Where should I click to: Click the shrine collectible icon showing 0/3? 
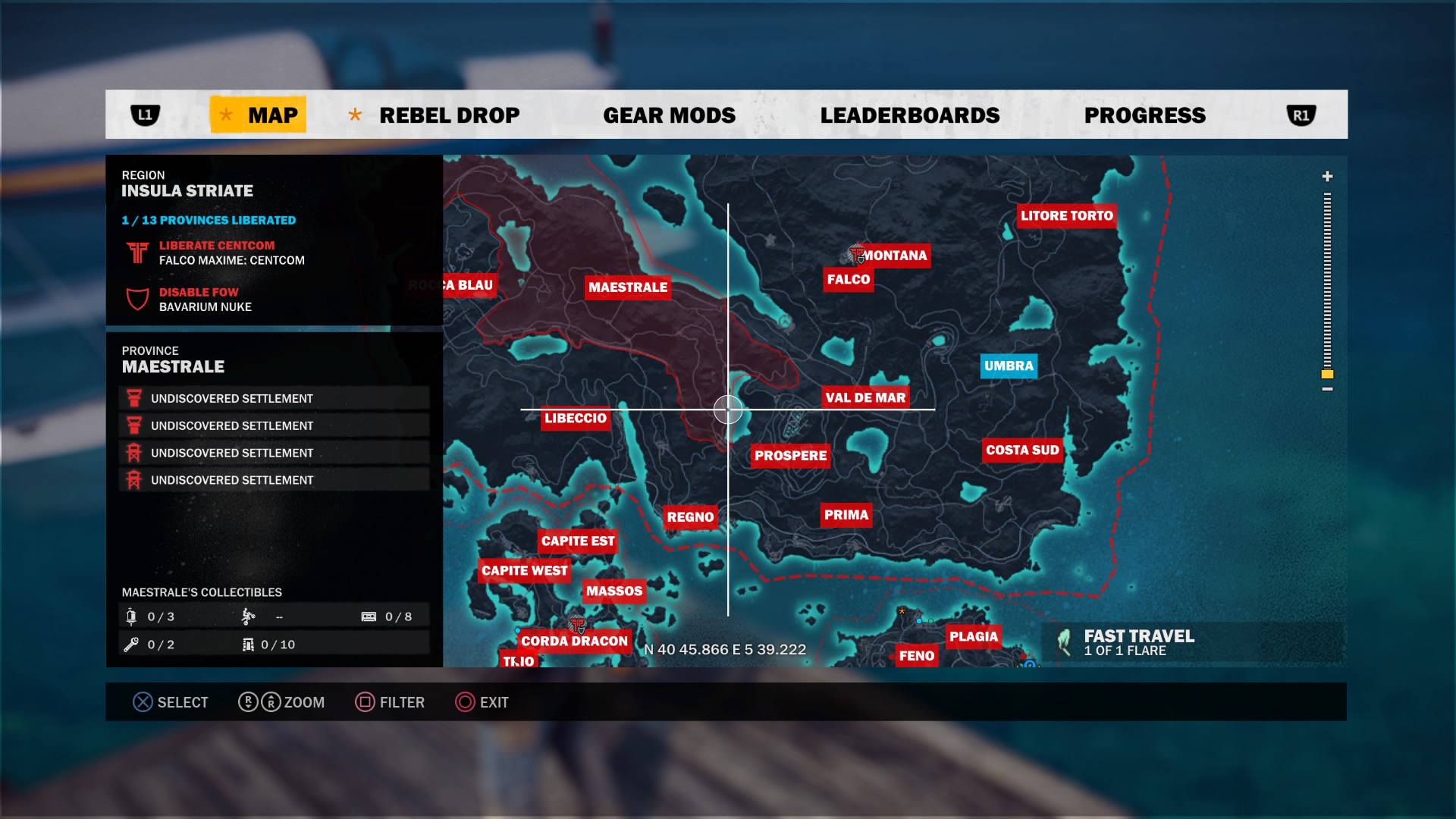tap(132, 617)
